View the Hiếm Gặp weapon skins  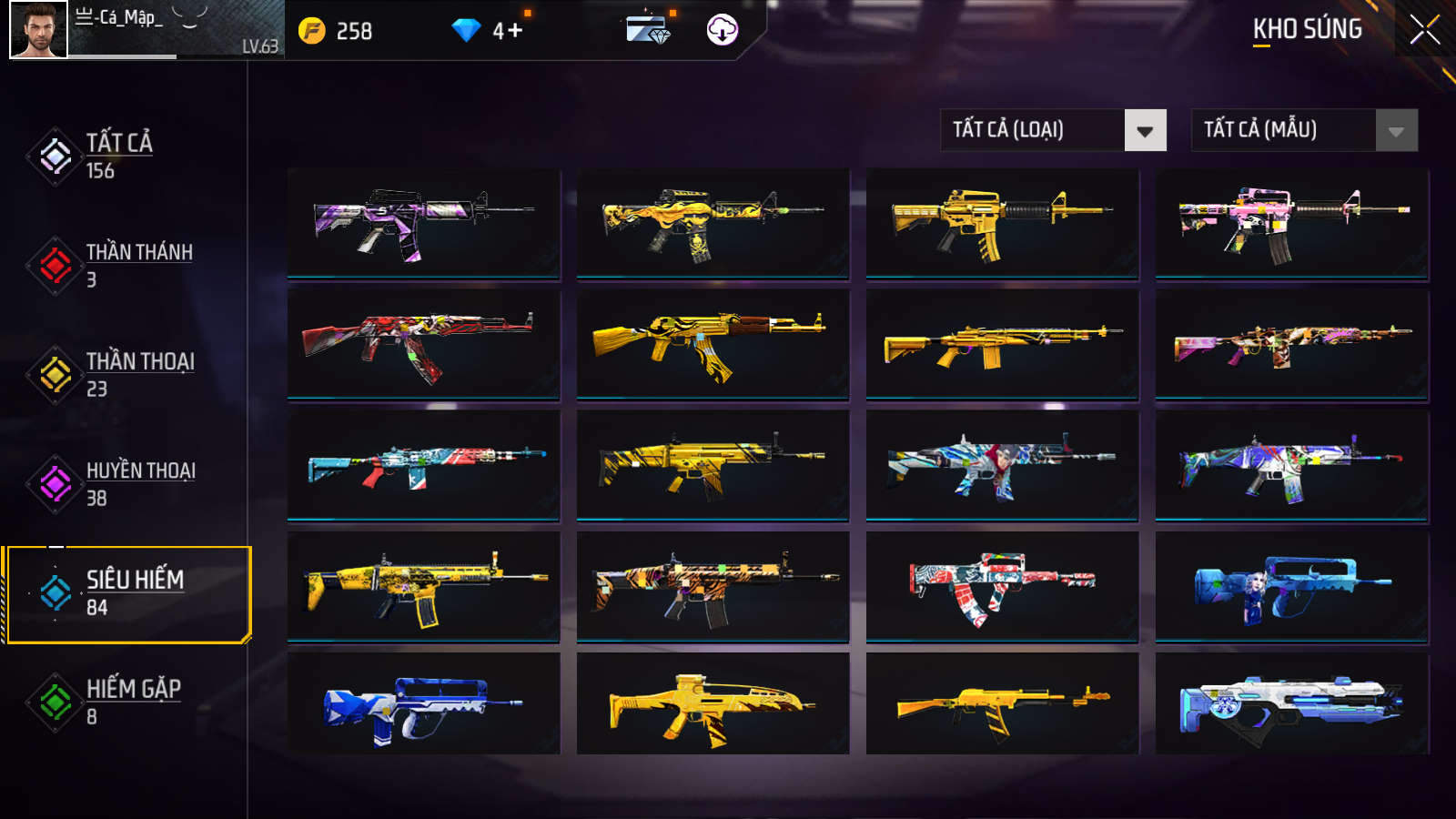tap(133, 702)
